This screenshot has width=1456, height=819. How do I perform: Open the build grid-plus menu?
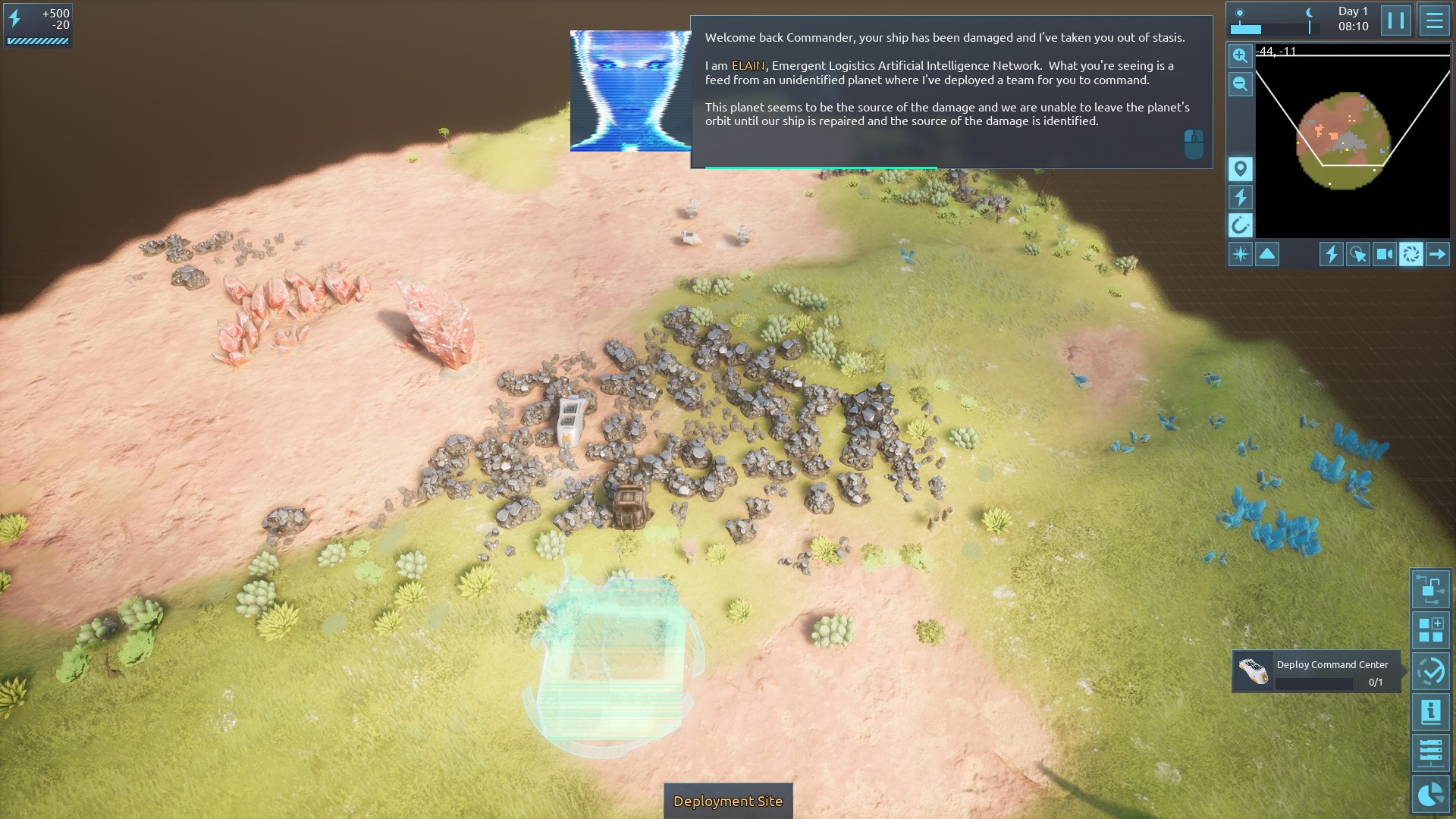[x=1430, y=630]
